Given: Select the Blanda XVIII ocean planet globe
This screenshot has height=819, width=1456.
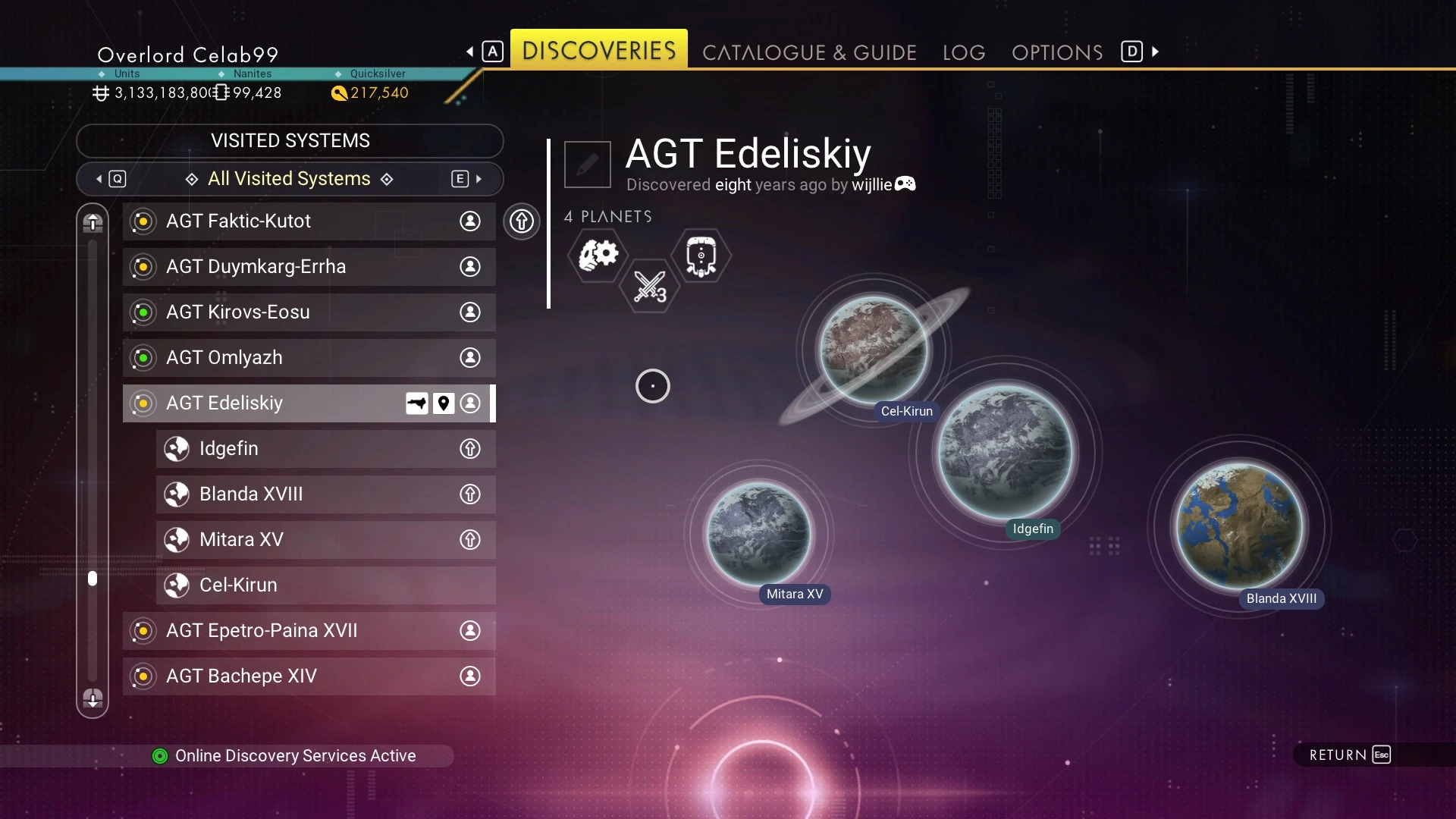Looking at the screenshot, I should [1240, 526].
